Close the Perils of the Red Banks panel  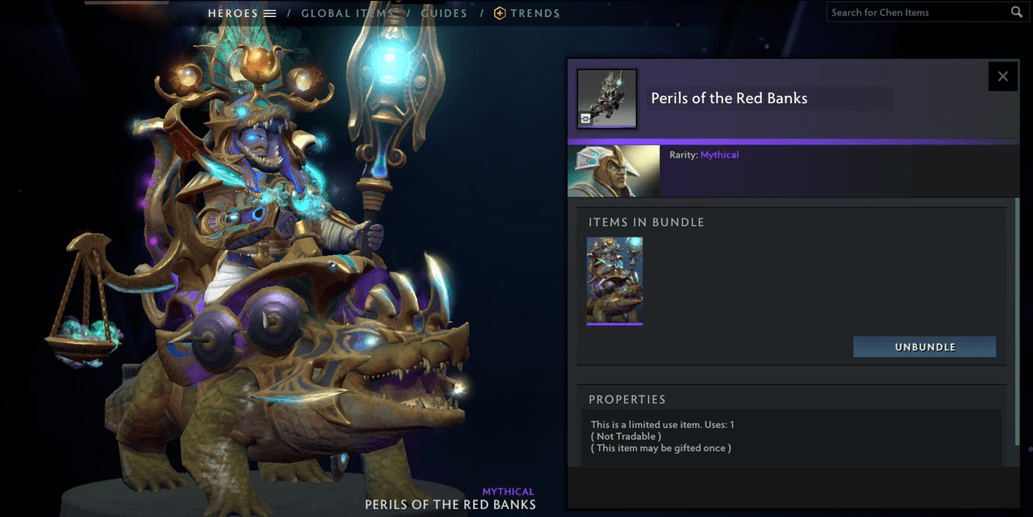pos(1002,77)
